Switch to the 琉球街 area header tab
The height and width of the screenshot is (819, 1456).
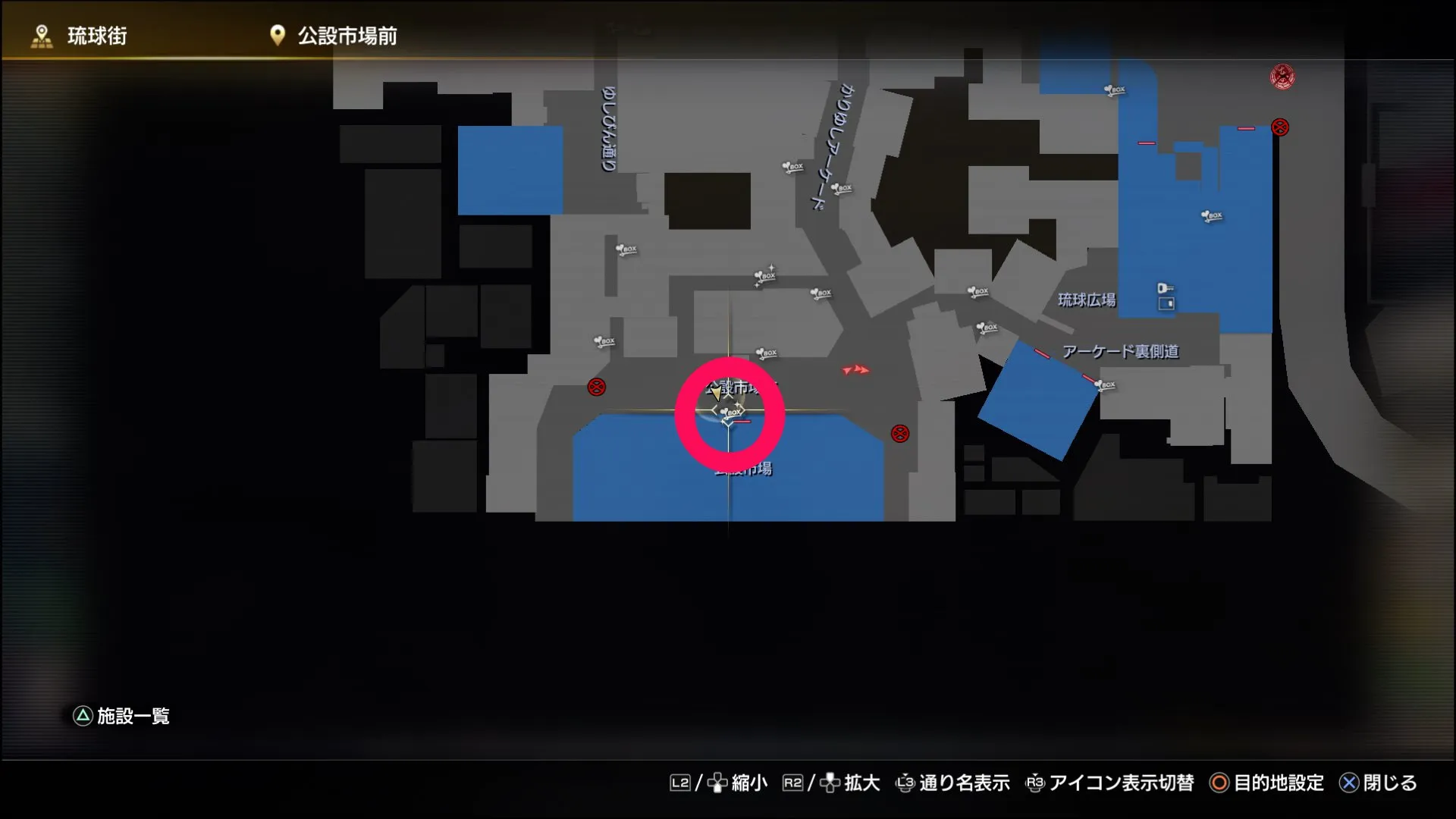[x=99, y=33]
